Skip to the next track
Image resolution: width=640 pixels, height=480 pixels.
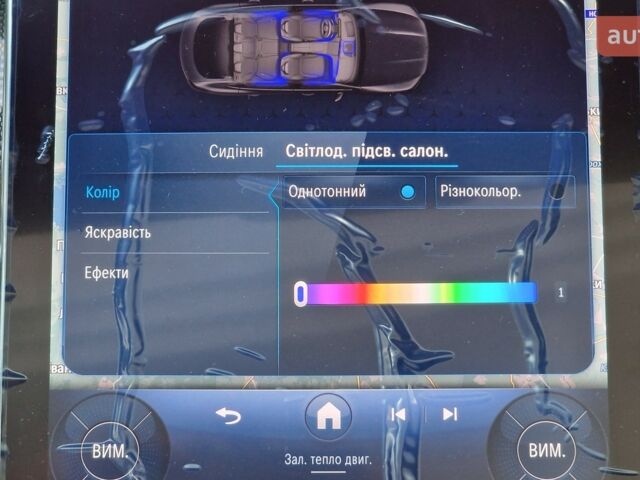pos(450,414)
